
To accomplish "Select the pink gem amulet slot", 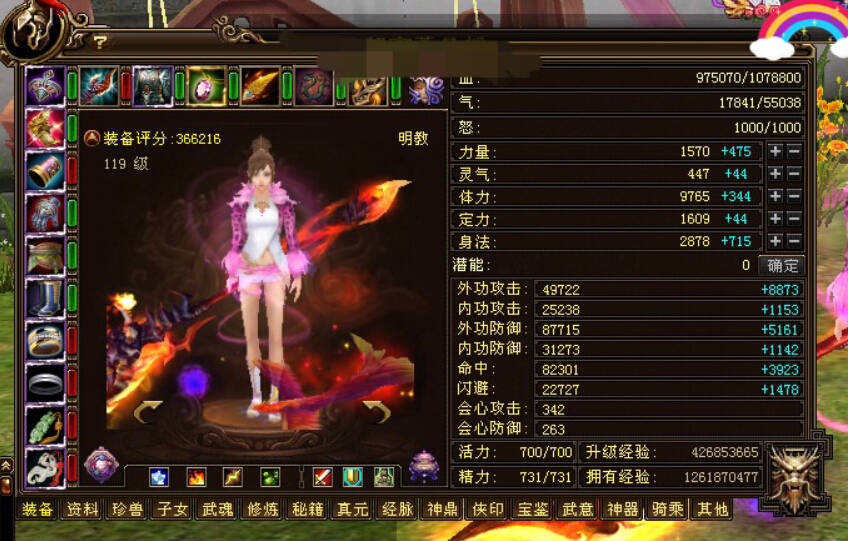I will pyautogui.click(x=206, y=85).
